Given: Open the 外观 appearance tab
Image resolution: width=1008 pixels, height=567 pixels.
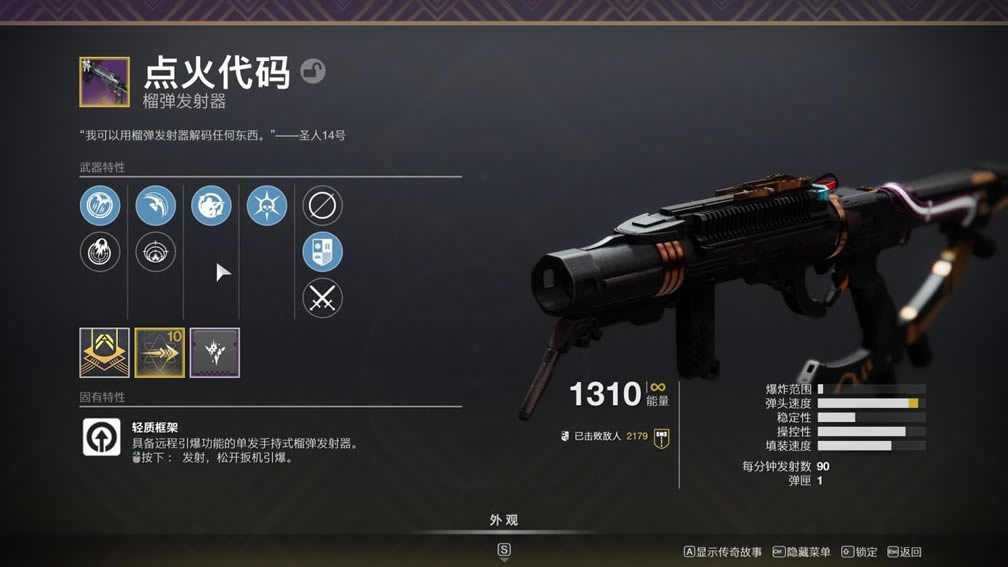Looking at the screenshot, I should point(504,520).
